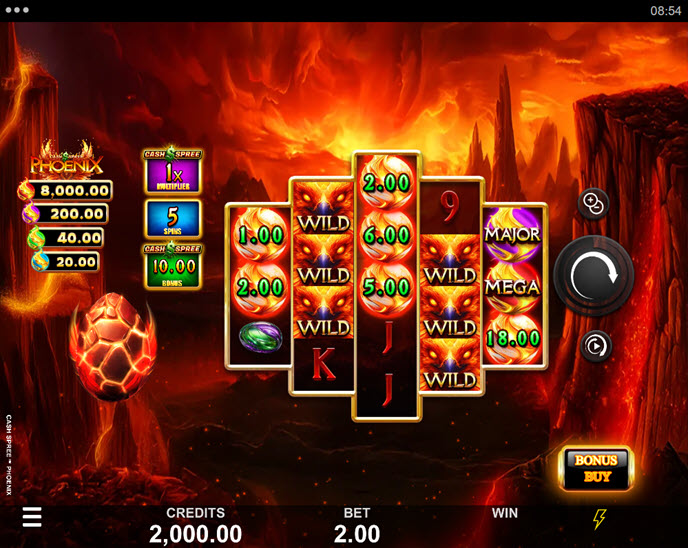Open the Bonus Buy feature

[x=595, y=468]
